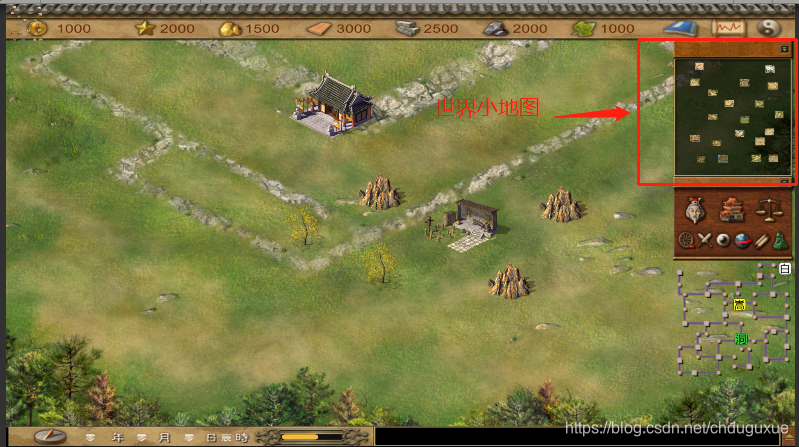Collapse the minimap with its top arrow button

[785, 48]
